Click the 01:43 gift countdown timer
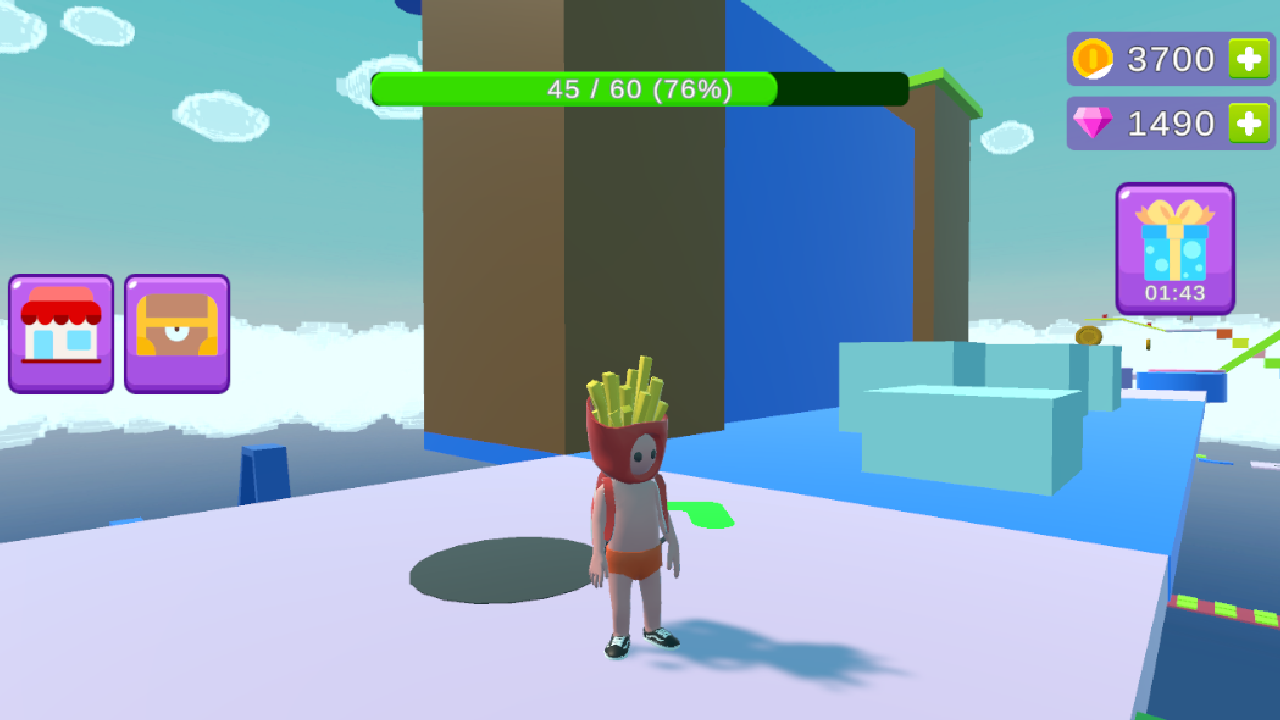 point(1176,292)
